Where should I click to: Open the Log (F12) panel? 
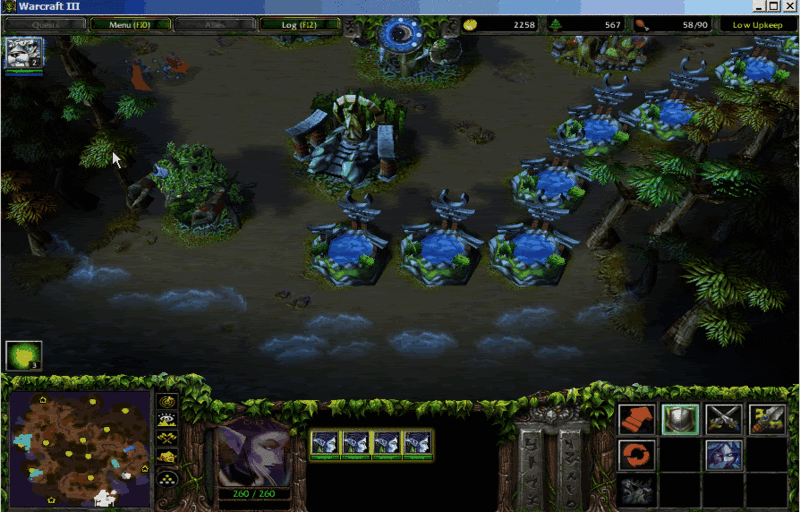299,24
